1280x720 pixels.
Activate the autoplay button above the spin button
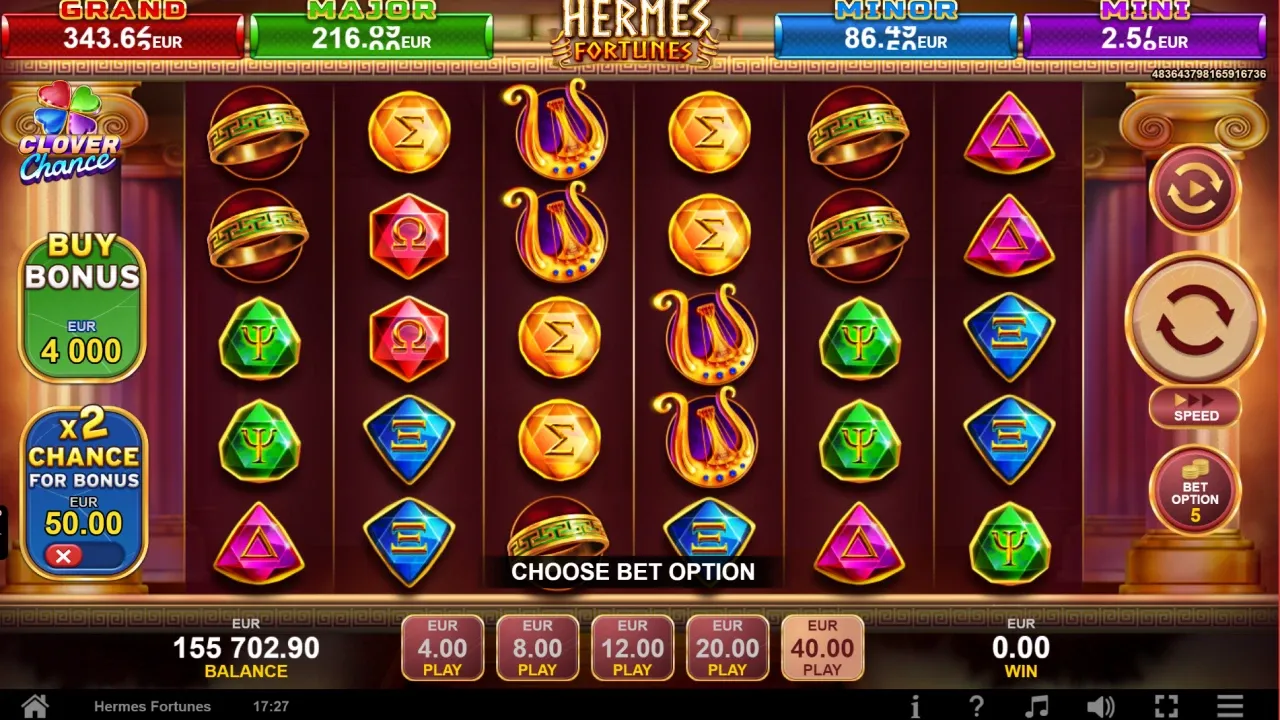coord(1195,188)
